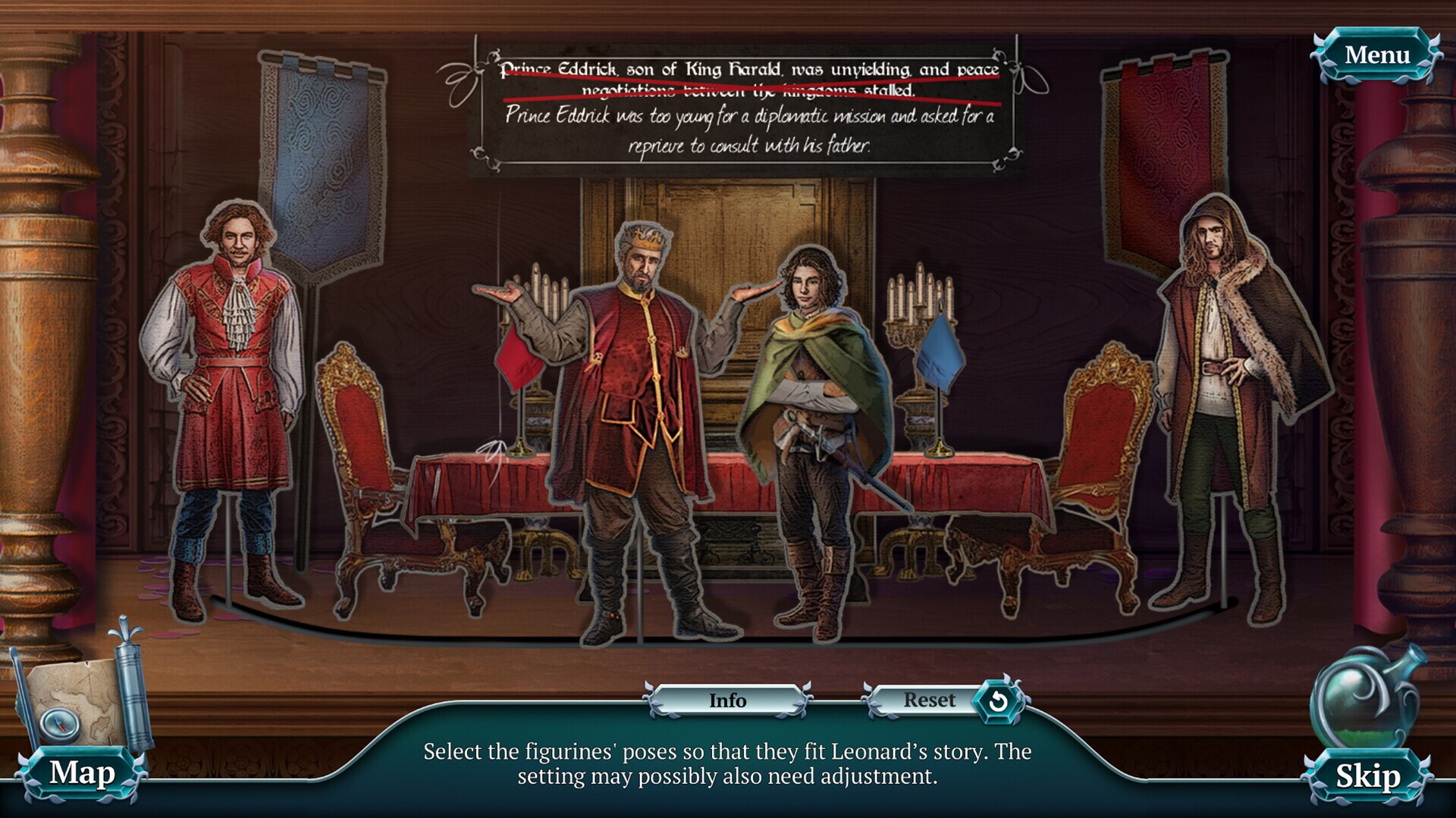Reset the puzzle

point(943,700)
